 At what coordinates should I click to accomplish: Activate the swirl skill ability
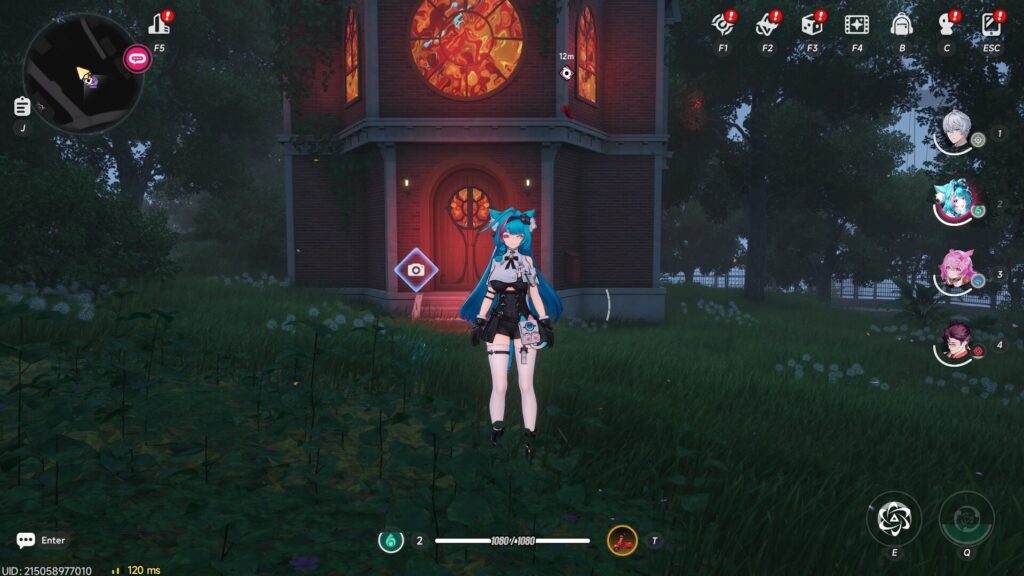893,517
